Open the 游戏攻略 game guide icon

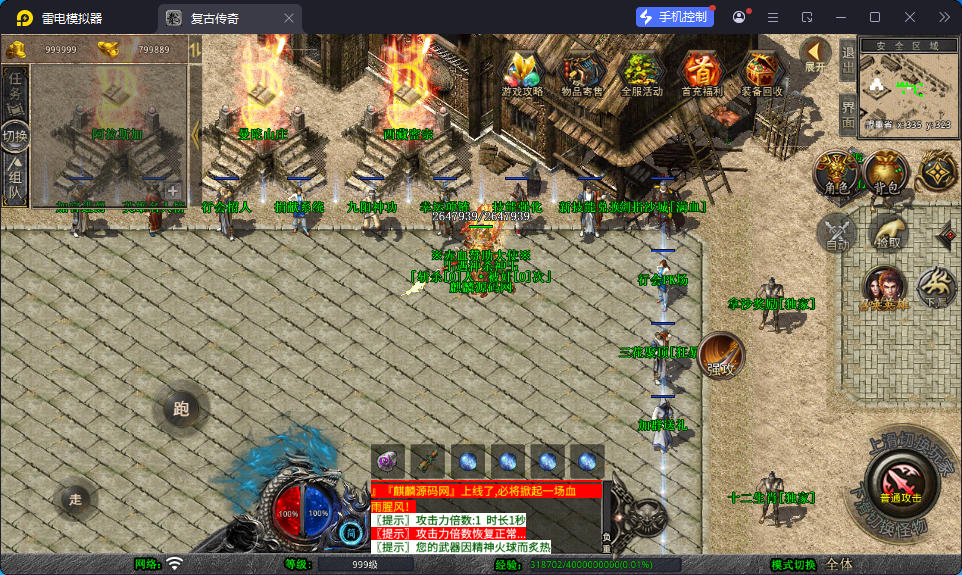click(523, 73)
